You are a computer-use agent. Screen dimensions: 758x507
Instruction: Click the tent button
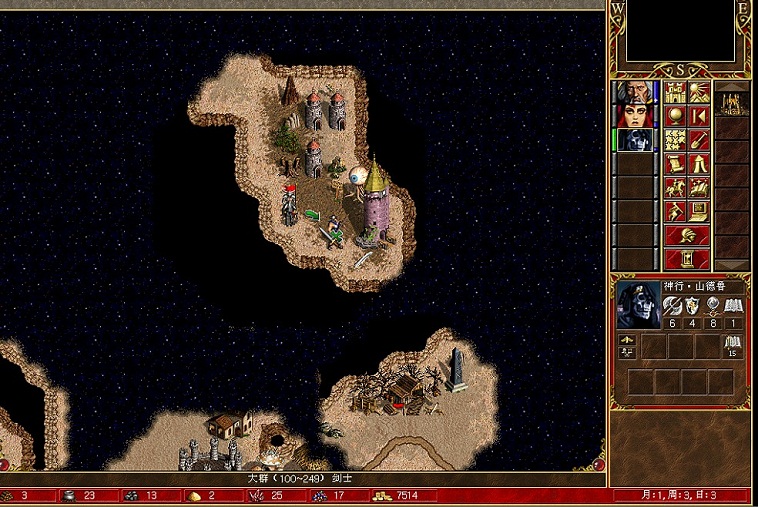(x=699, y=164)
